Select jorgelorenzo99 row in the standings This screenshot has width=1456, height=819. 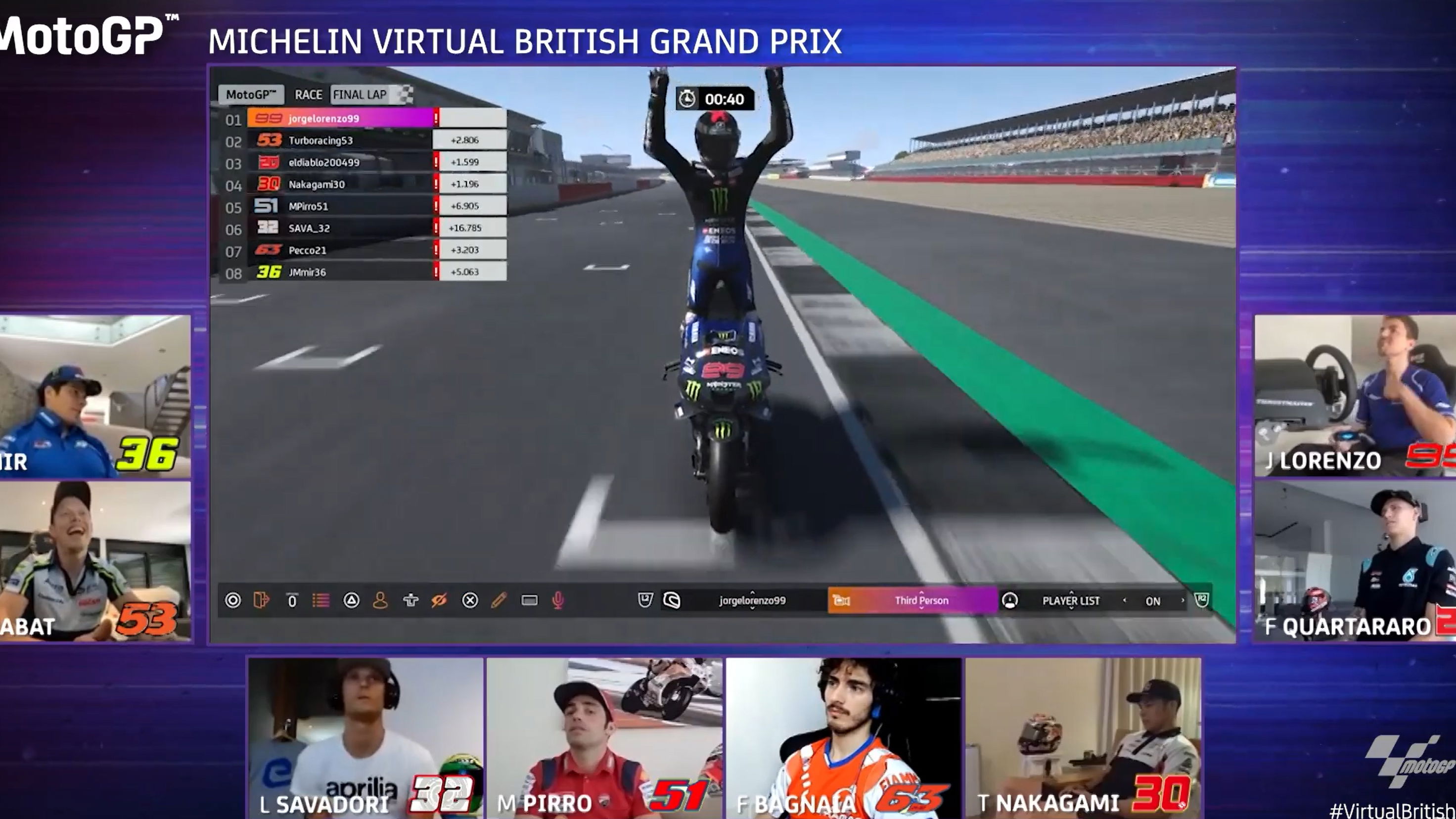340,119
